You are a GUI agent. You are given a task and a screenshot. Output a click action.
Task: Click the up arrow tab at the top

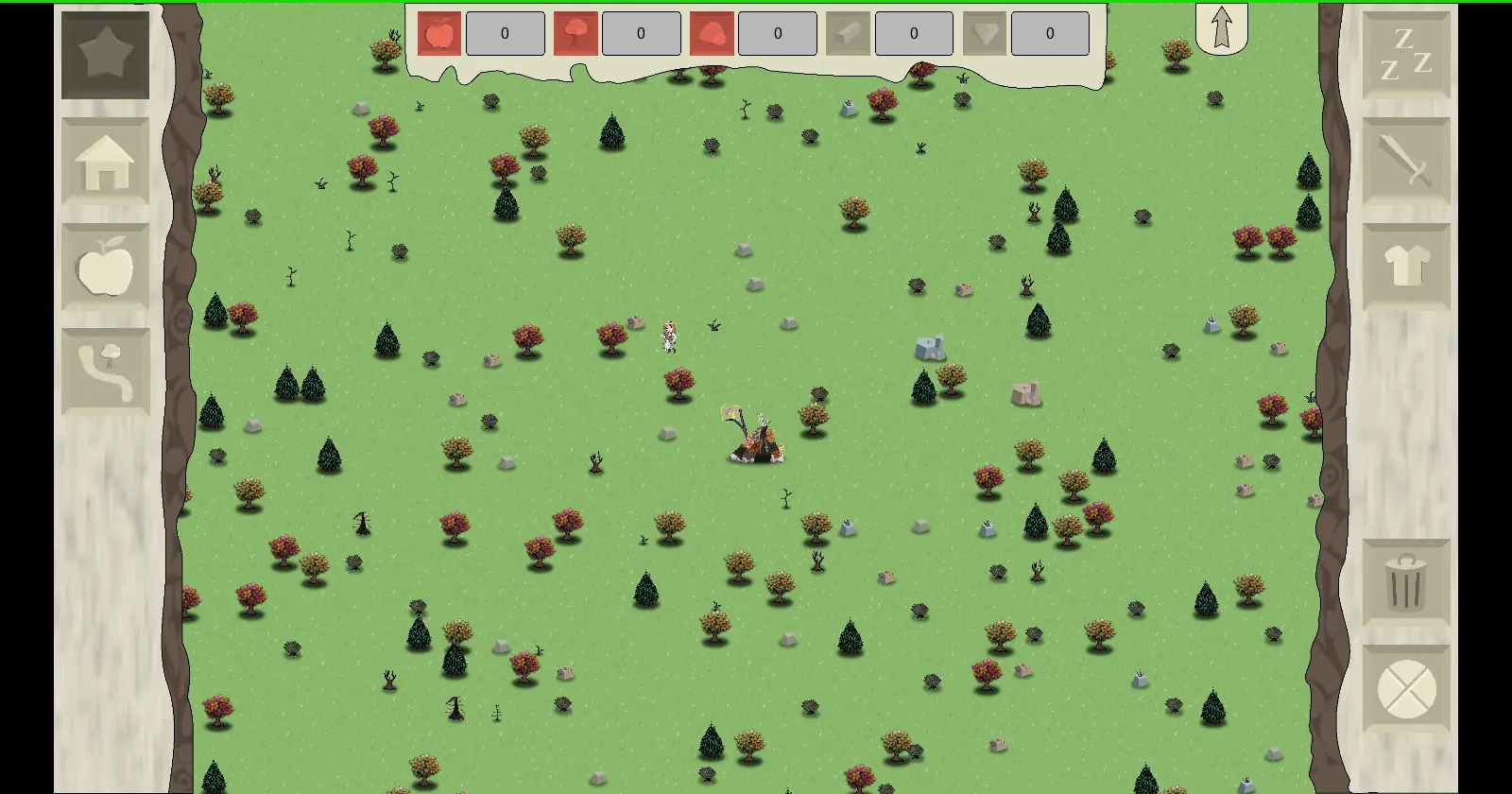1221,28
